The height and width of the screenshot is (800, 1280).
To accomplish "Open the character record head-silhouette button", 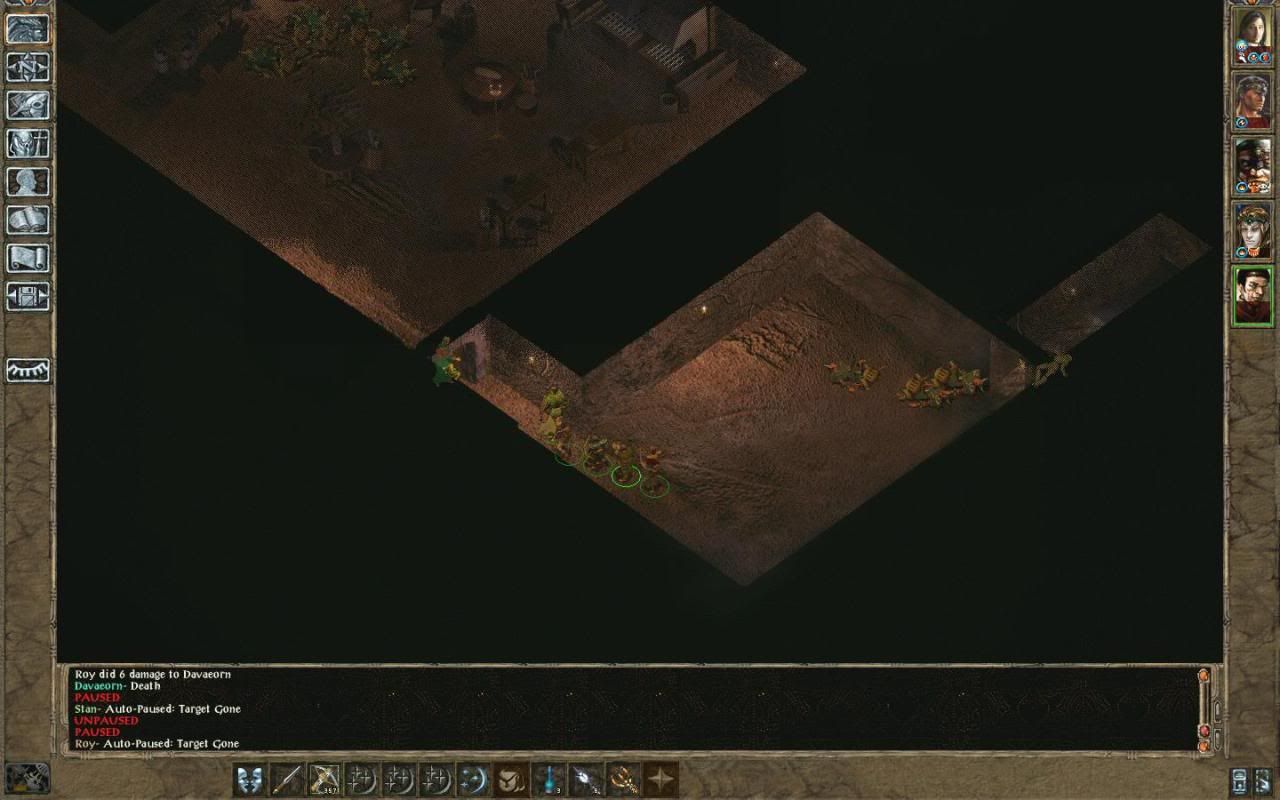I will (x=27, y=181).
